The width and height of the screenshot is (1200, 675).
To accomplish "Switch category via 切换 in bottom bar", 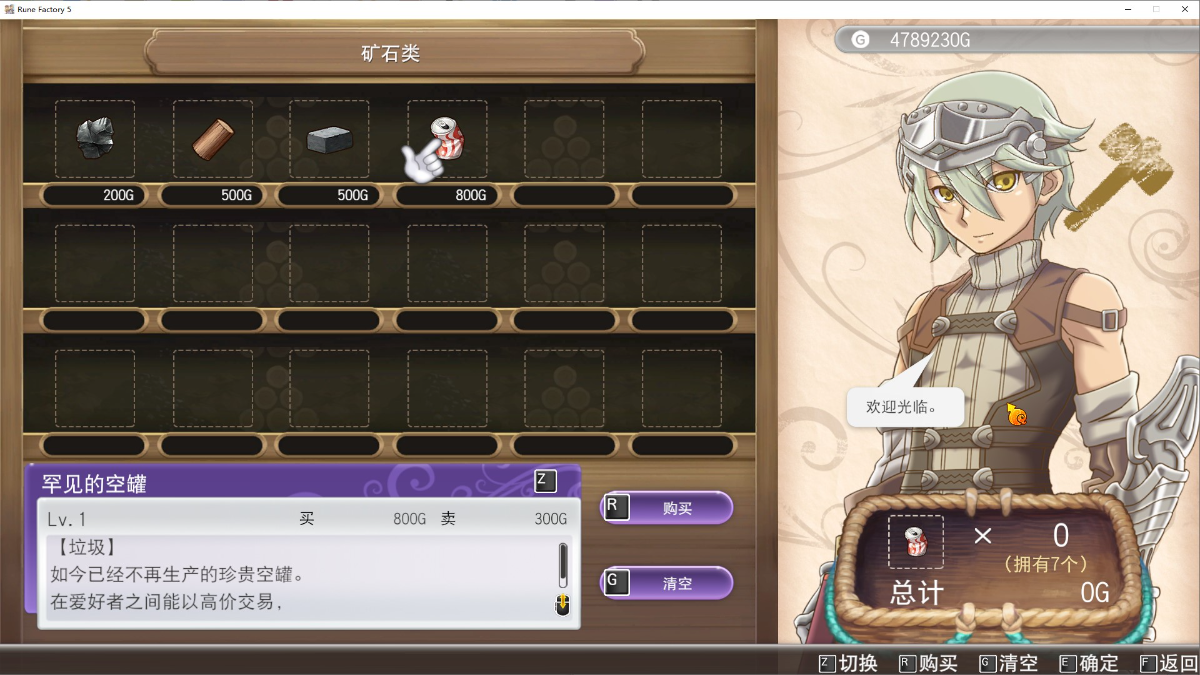I will [x=848, y=663].
